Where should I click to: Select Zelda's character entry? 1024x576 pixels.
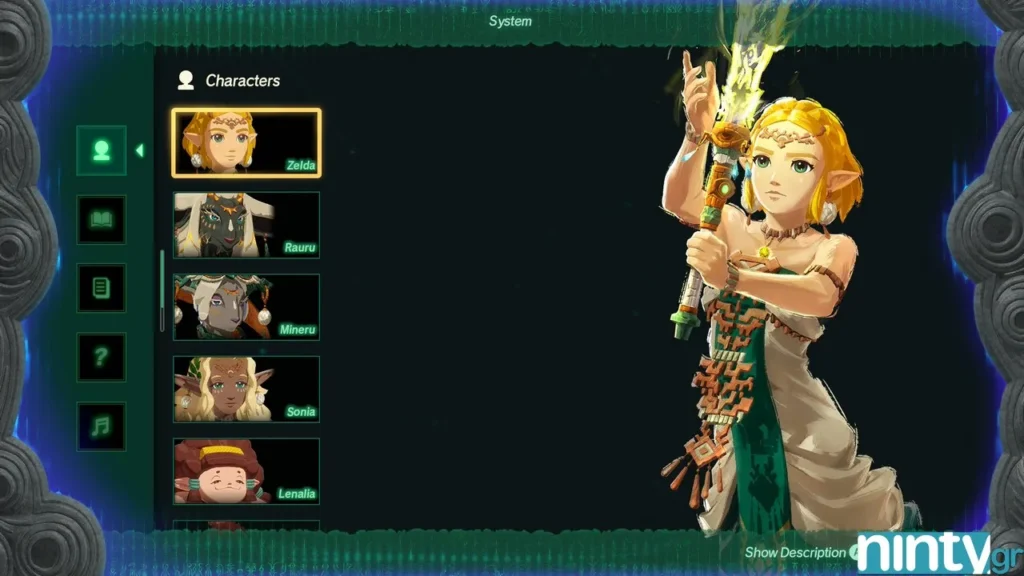tap(246, 143)
